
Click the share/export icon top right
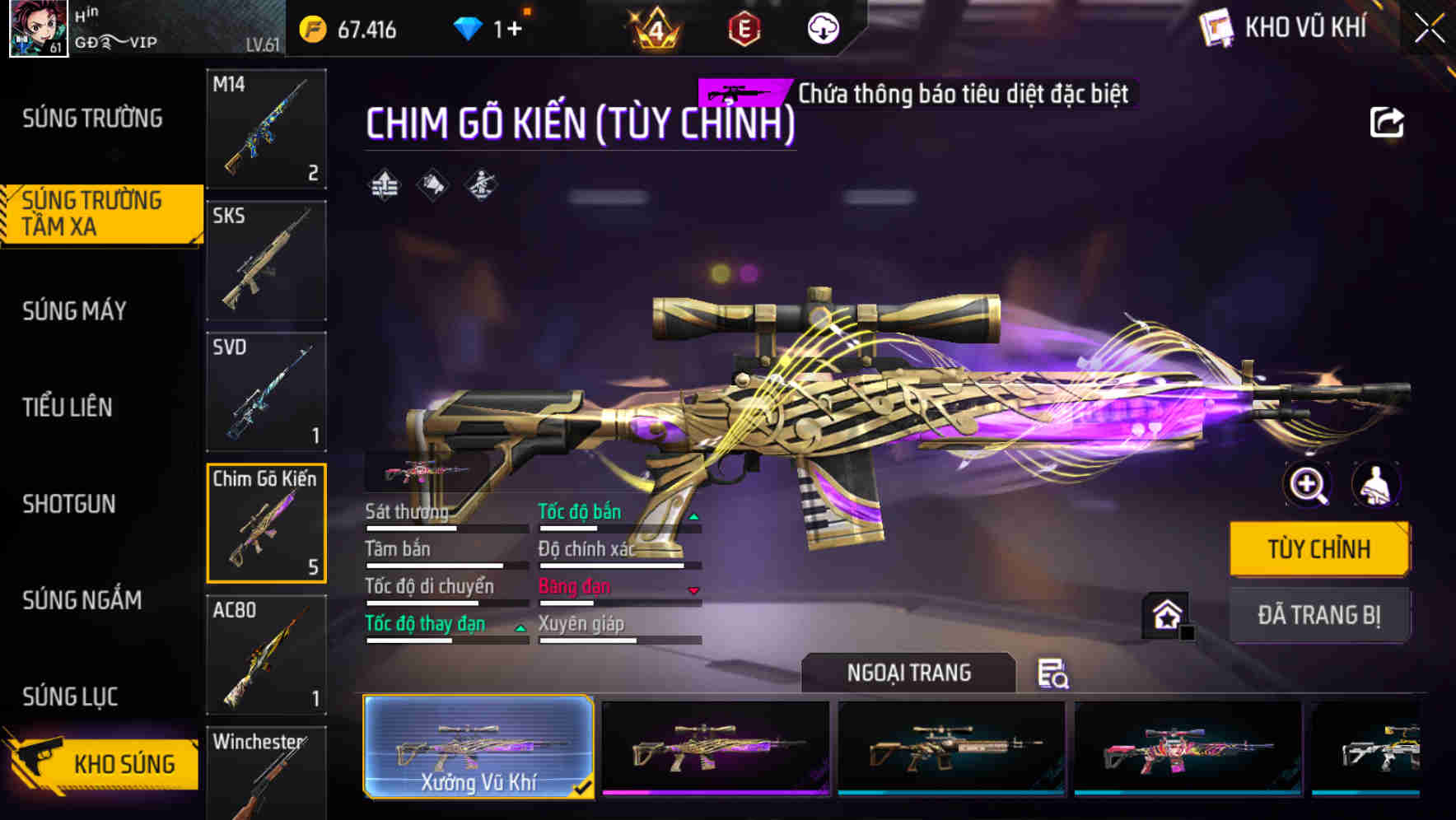(1388, 122)
